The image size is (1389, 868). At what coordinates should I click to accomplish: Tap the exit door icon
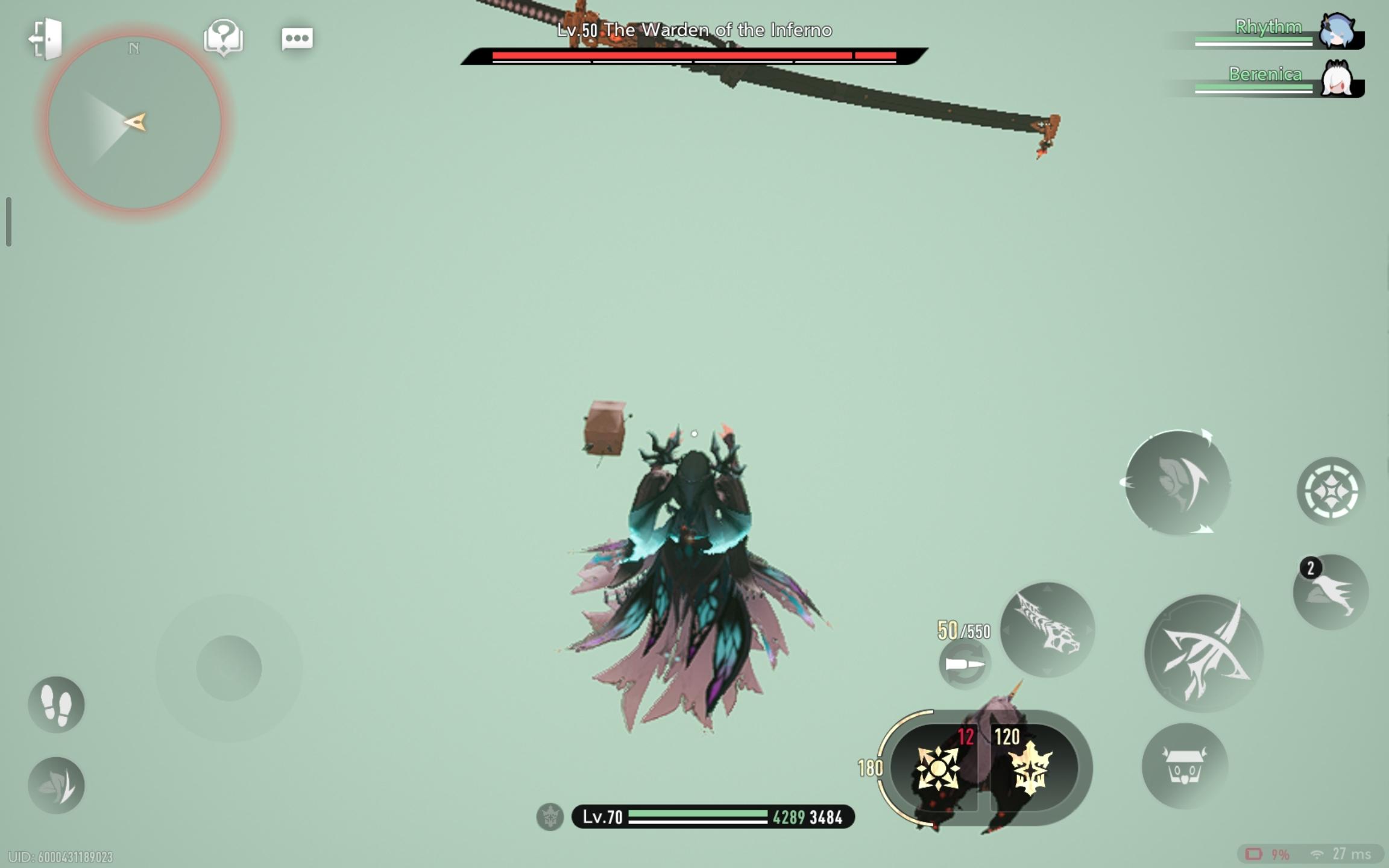(47, 39)
